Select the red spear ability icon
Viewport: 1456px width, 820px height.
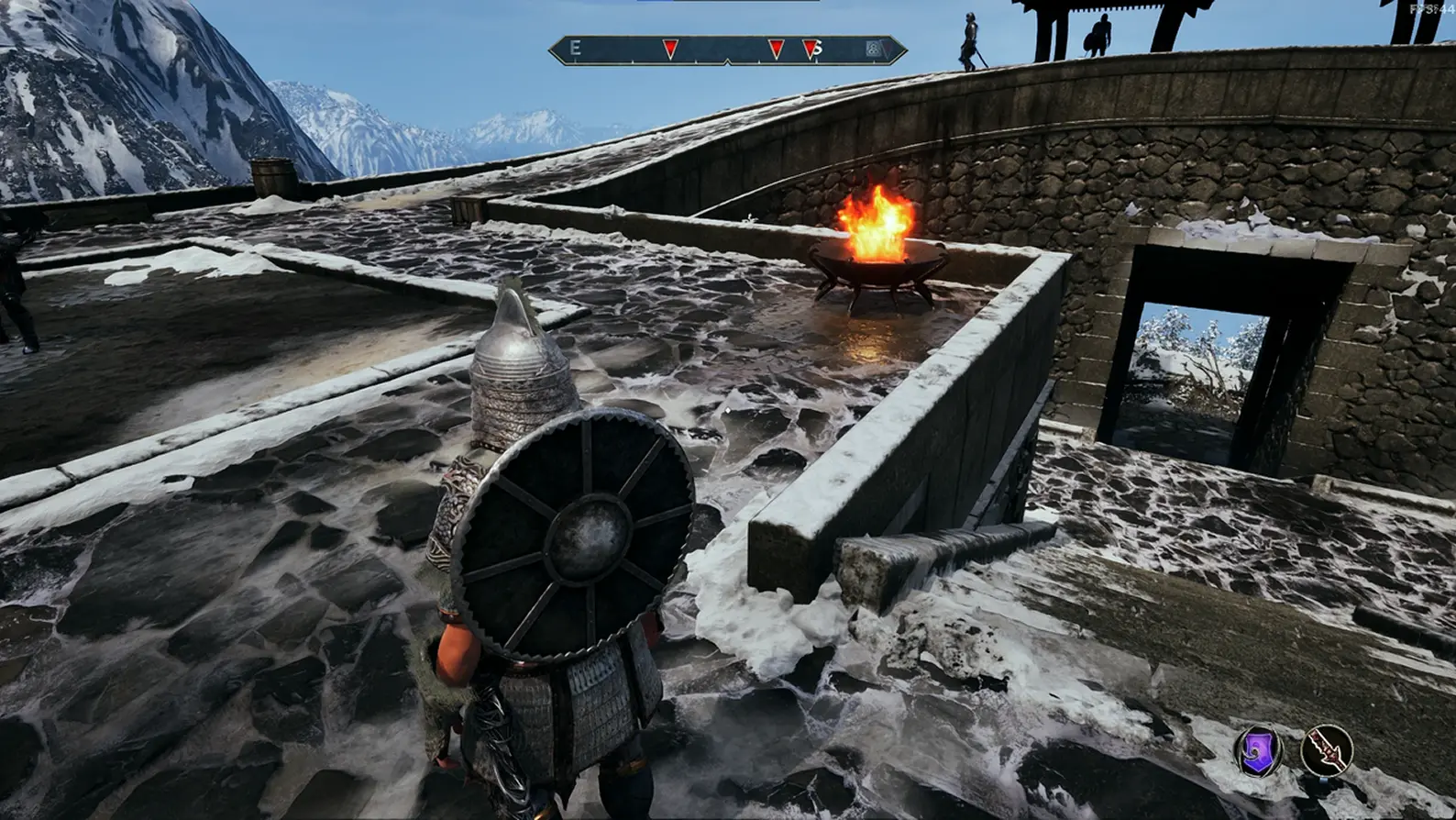point(1326,748)
